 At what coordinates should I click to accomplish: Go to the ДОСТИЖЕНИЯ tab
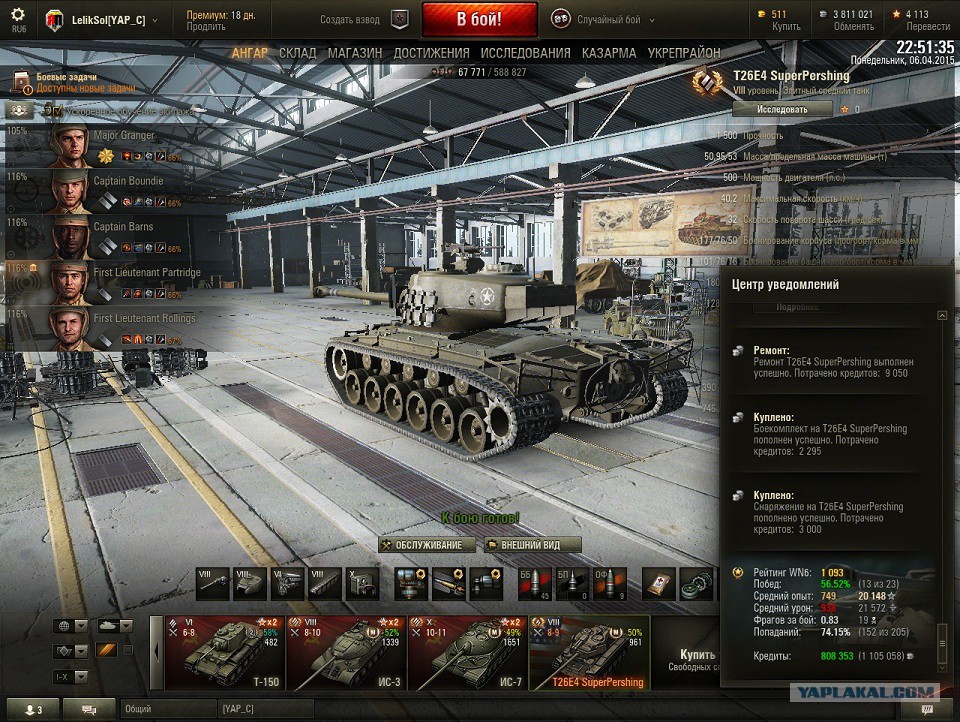click(431, 53)
